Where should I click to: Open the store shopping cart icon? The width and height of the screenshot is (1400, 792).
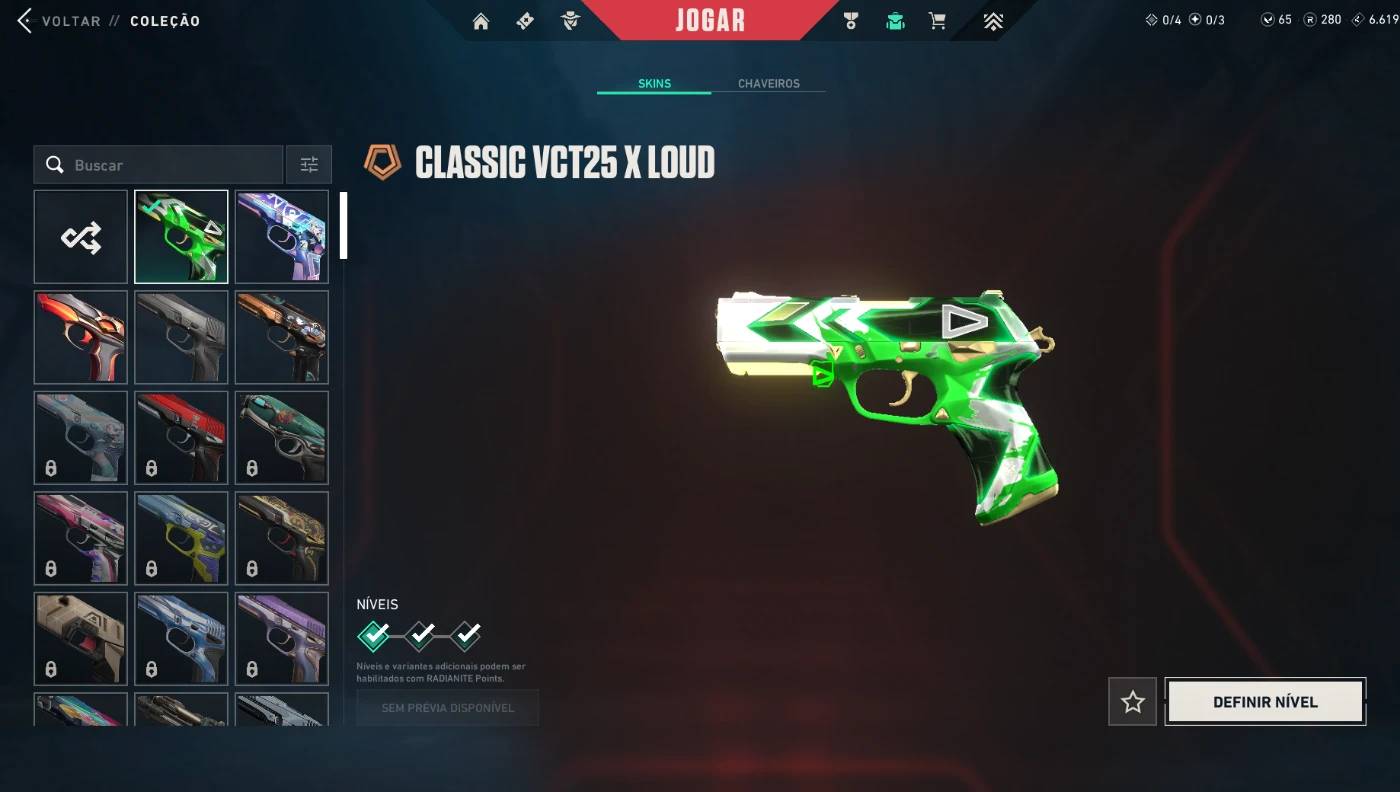(937, 21)
